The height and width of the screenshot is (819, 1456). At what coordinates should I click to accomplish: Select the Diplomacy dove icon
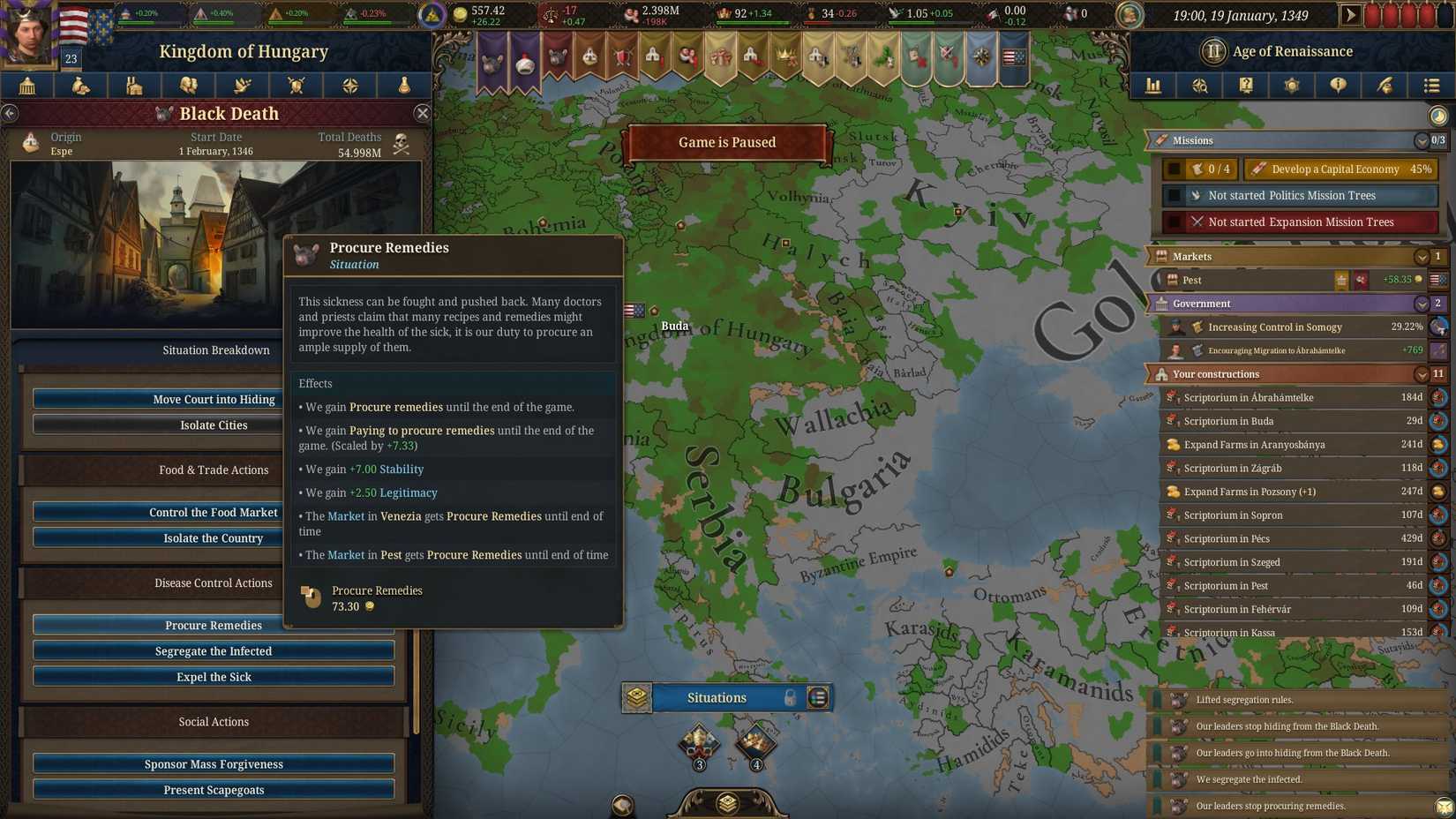(241, 86)
